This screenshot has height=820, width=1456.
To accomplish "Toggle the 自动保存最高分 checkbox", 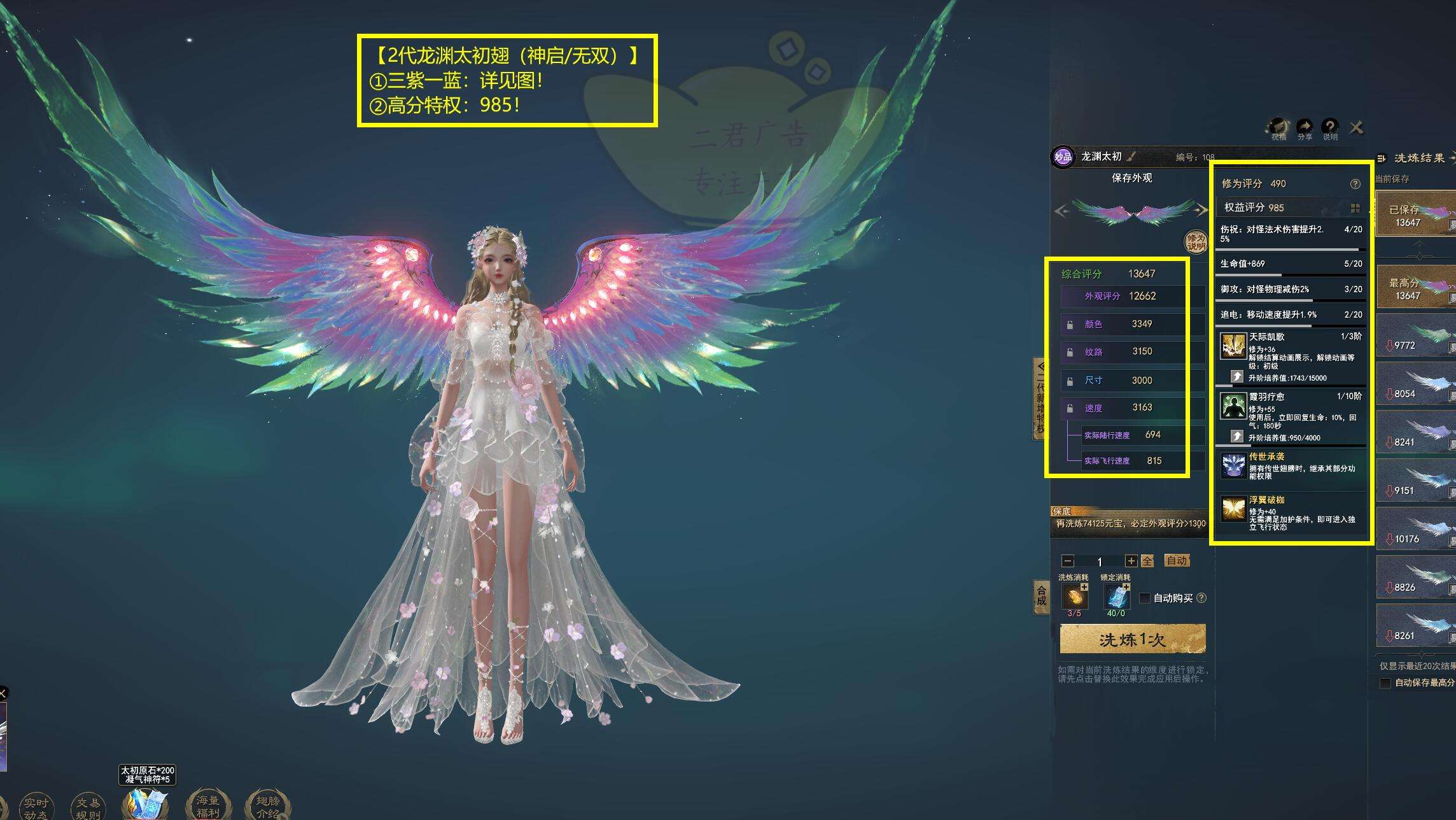I will pyautogui.click(x=1385, y=683).
